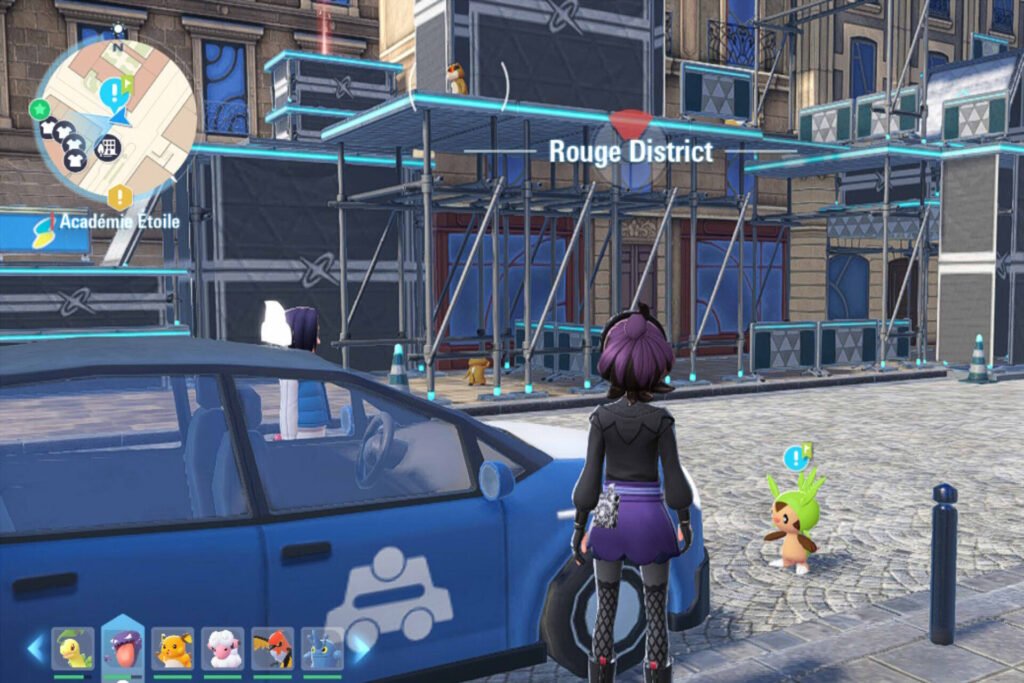
Task: Select Flaaffy in the party bar
Action: [x=223, y=648]
